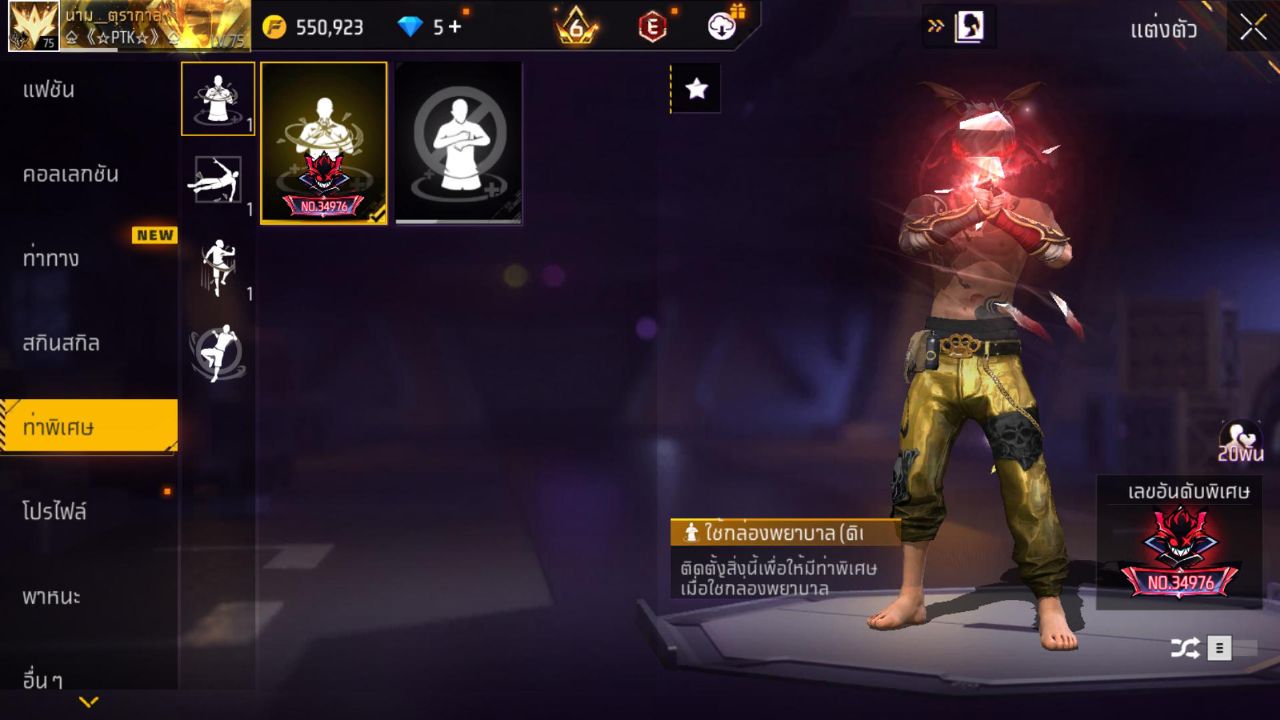Open the level 6 rank badge icon
The image size is (1280, 720).
(575, 27)
